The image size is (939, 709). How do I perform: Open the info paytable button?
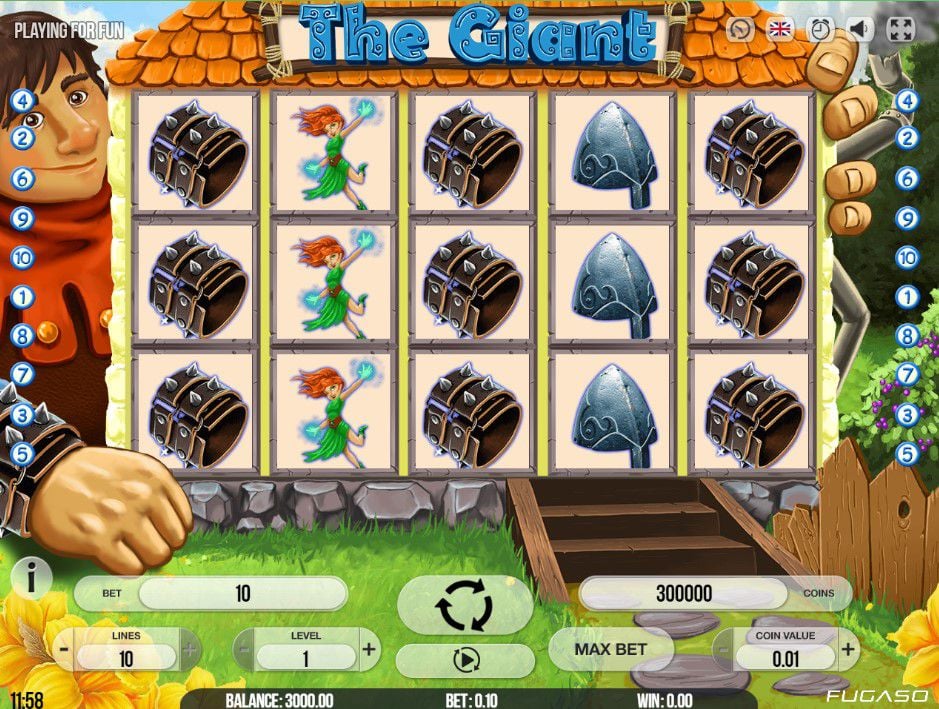coord(33,577)
